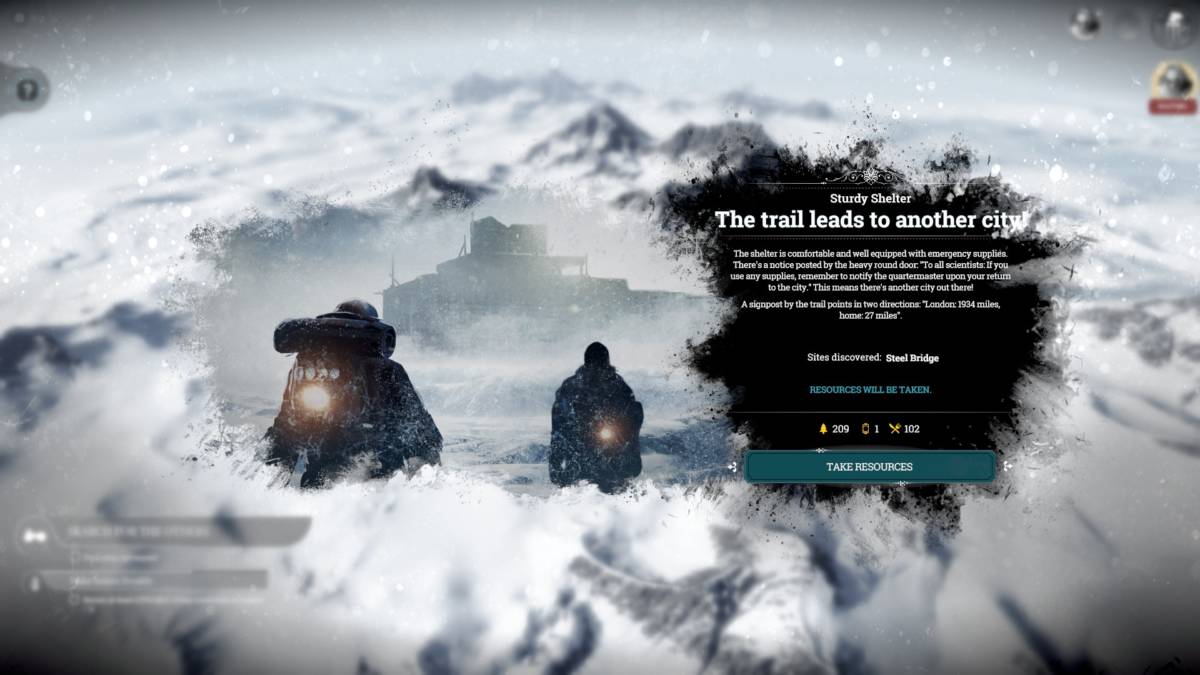This screenshot has width=1200, height=675.
Task: Open the blurred question mark help icon
Action: 27,89
